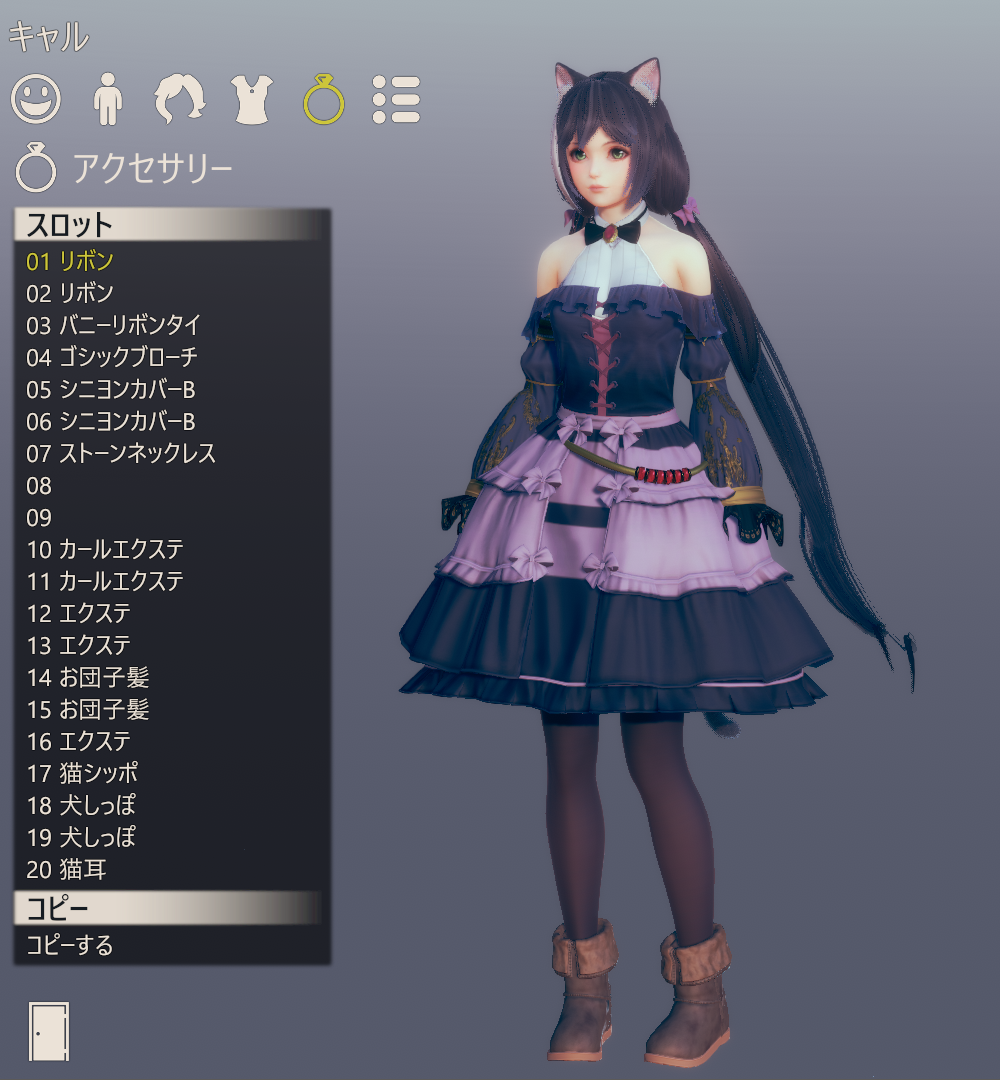Image resolution: width=1000 pixels, height=1080 pixels.
Task: Choose slot 12 エクステ
Action: click(79, 613)
